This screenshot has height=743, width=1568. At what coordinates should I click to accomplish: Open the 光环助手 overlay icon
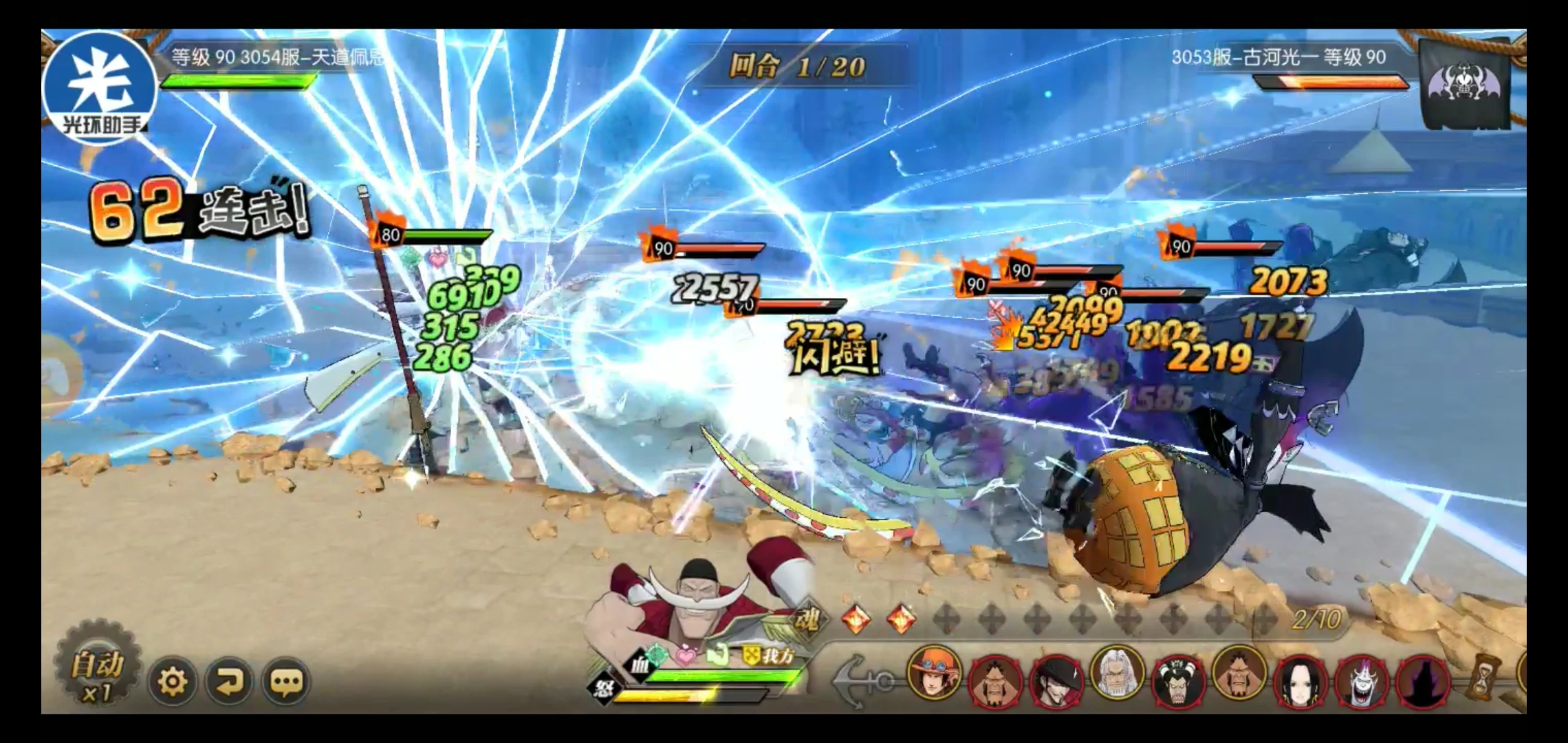tap(100, 87)
